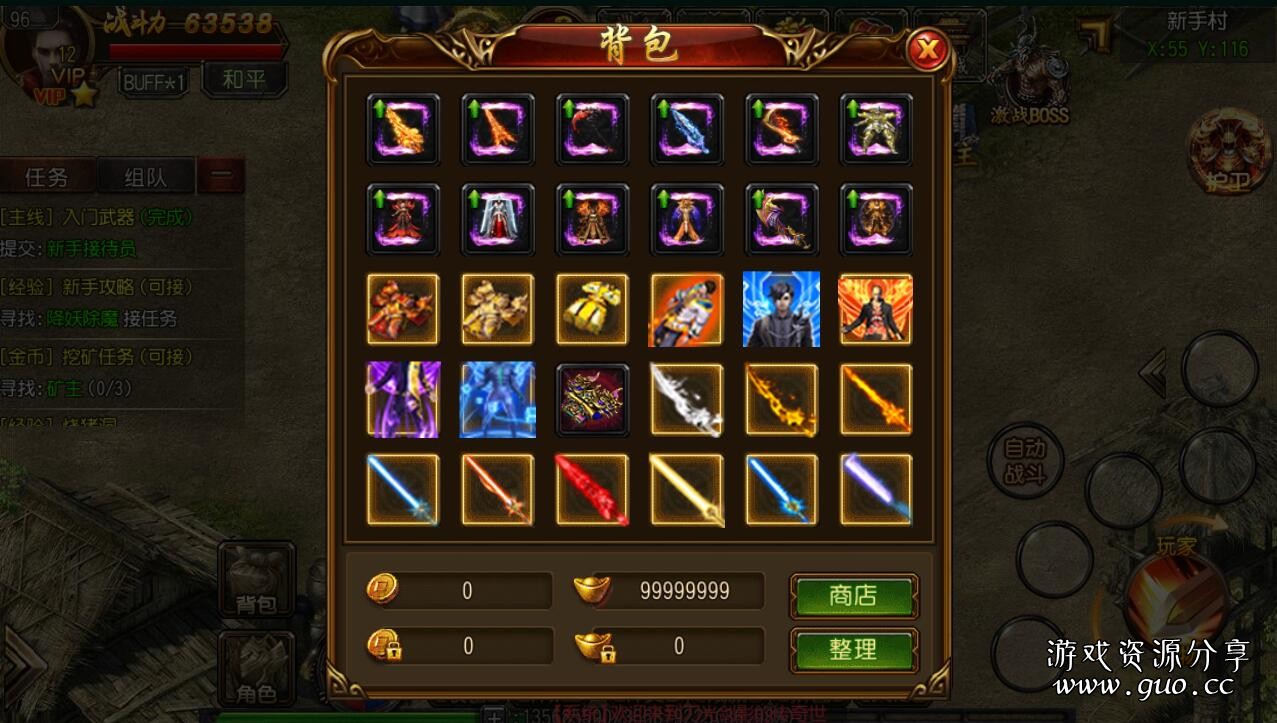Click the 挖矿任务 mining quest entry
The image size is (1277, 723).
(98, 357)
